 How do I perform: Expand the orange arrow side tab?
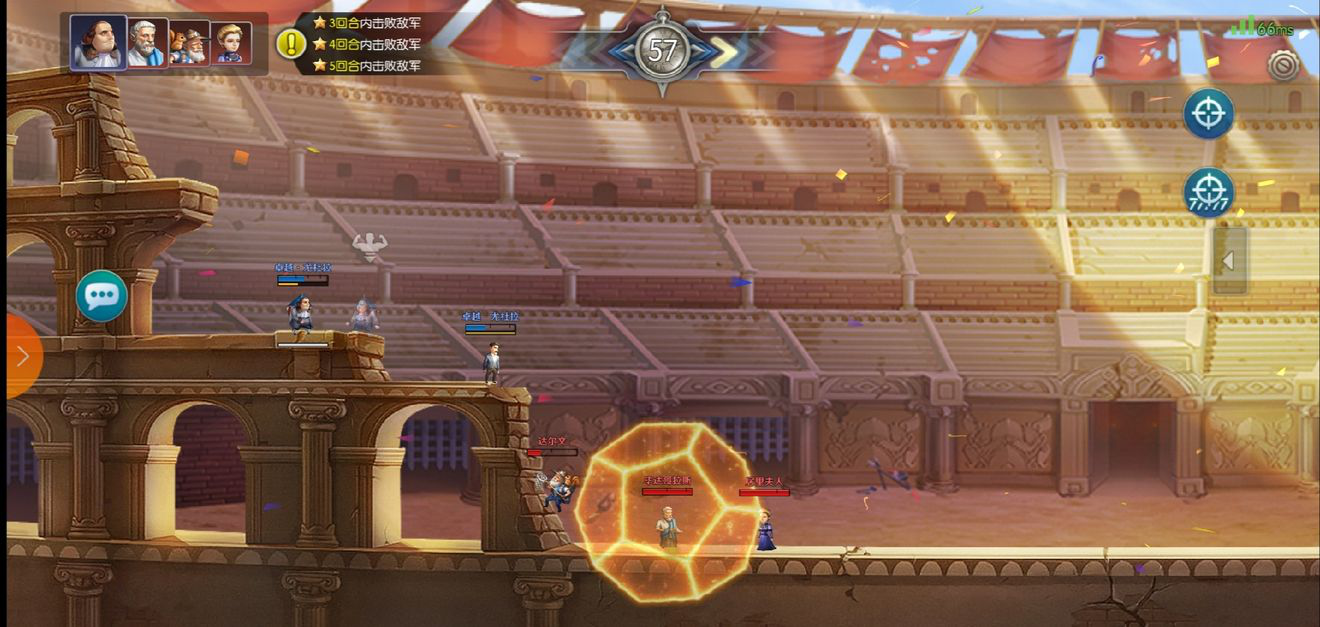pyautogui.click(x=22, y=356)
